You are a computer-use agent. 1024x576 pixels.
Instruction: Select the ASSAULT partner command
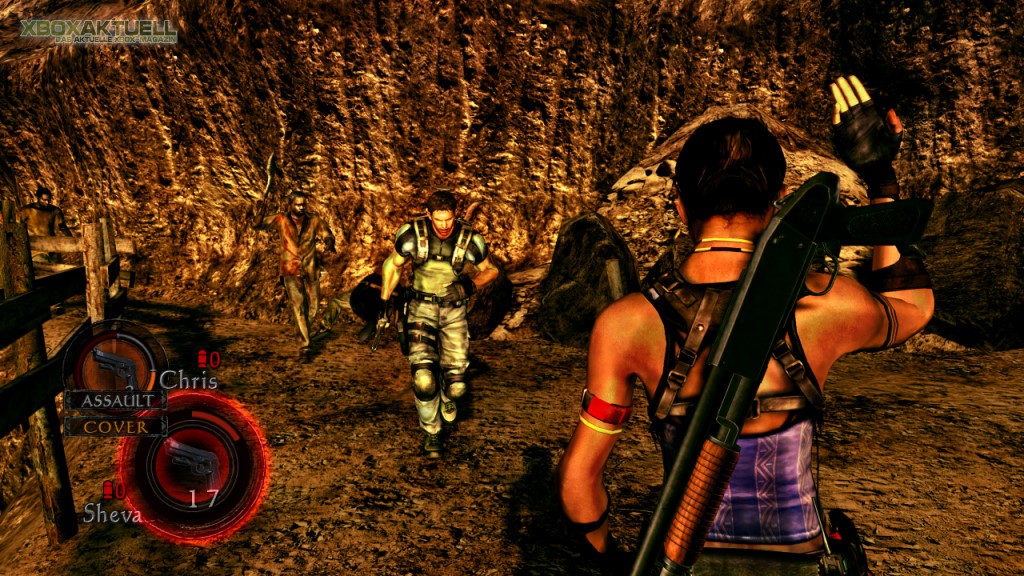(115, 400)
